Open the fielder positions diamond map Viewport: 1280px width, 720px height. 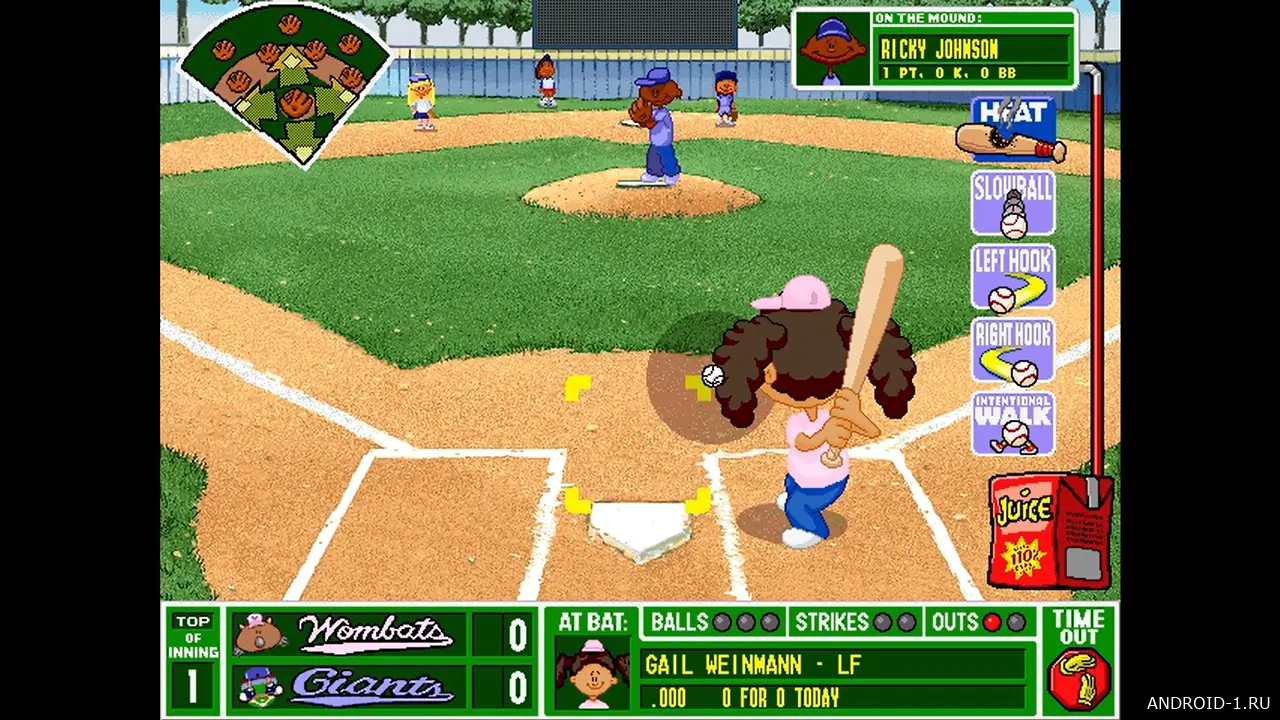pos(286,82)
